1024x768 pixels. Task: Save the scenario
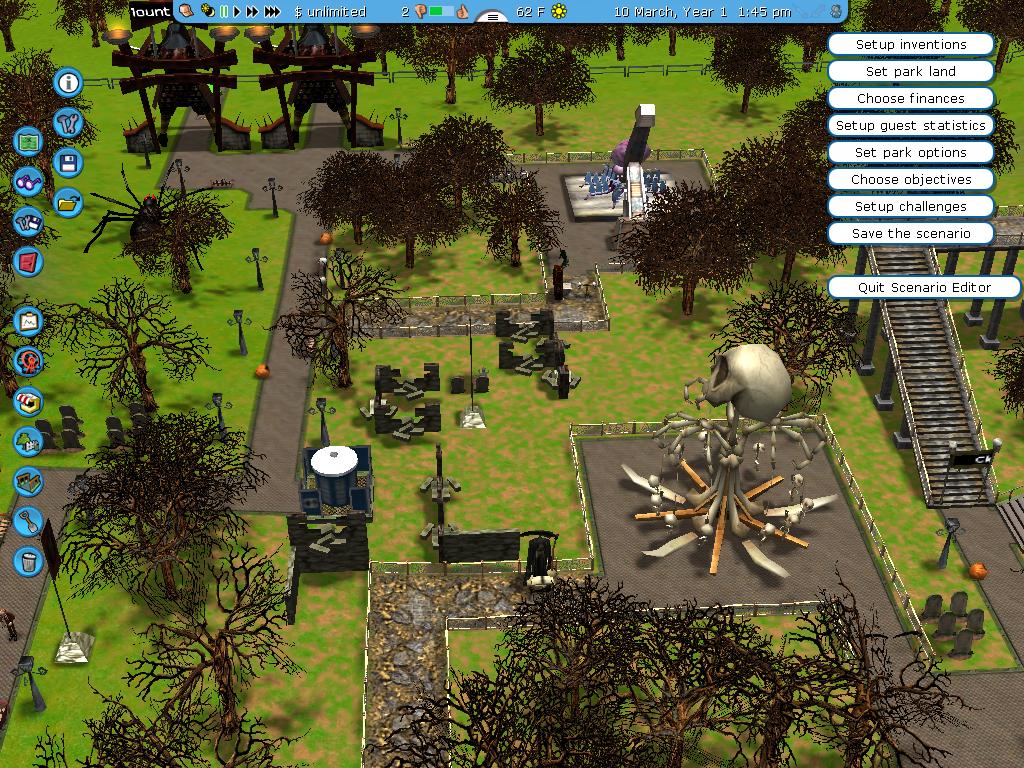coord(910,234)
